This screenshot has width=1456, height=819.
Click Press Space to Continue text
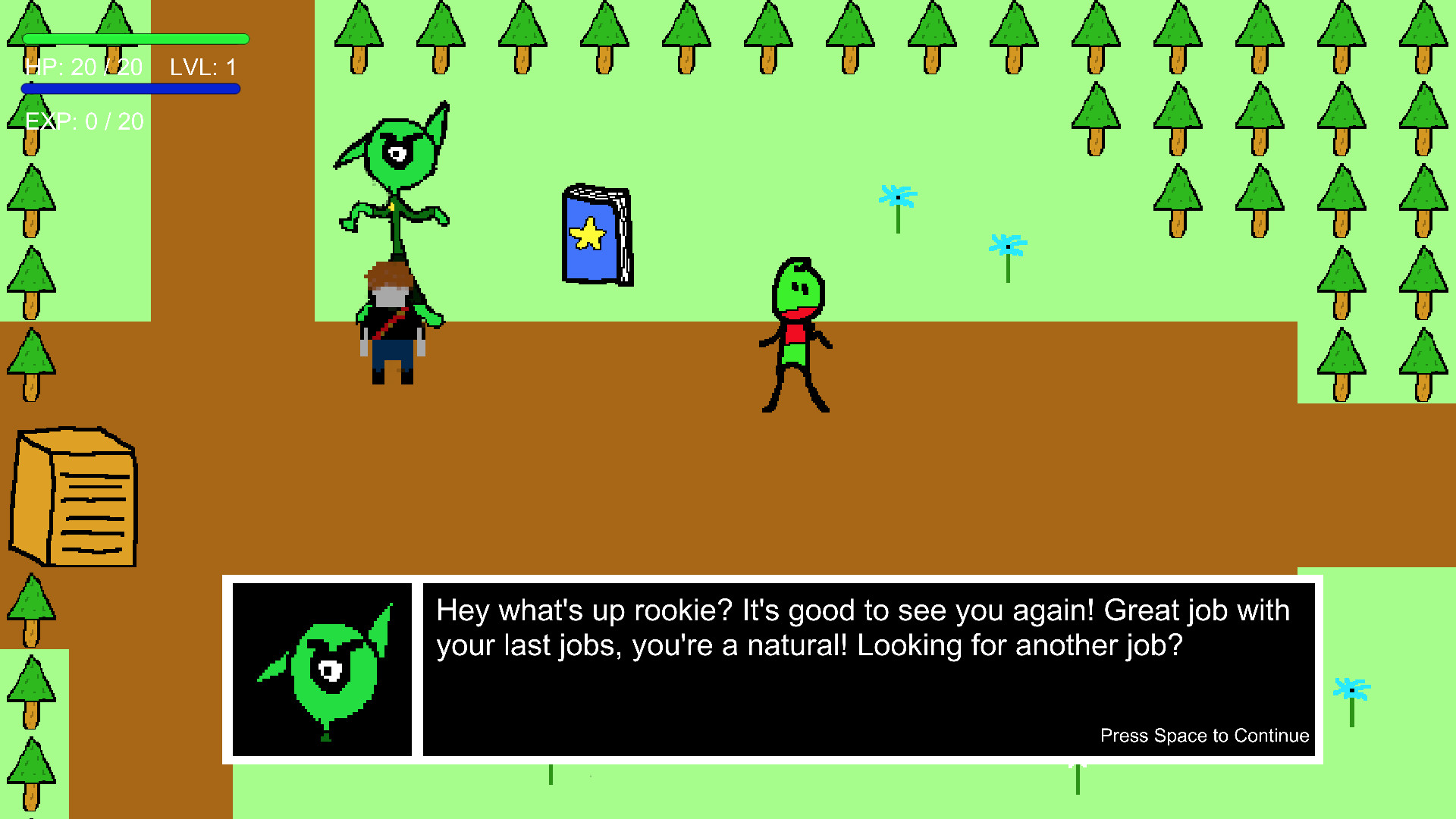(x=1204, y=735)
